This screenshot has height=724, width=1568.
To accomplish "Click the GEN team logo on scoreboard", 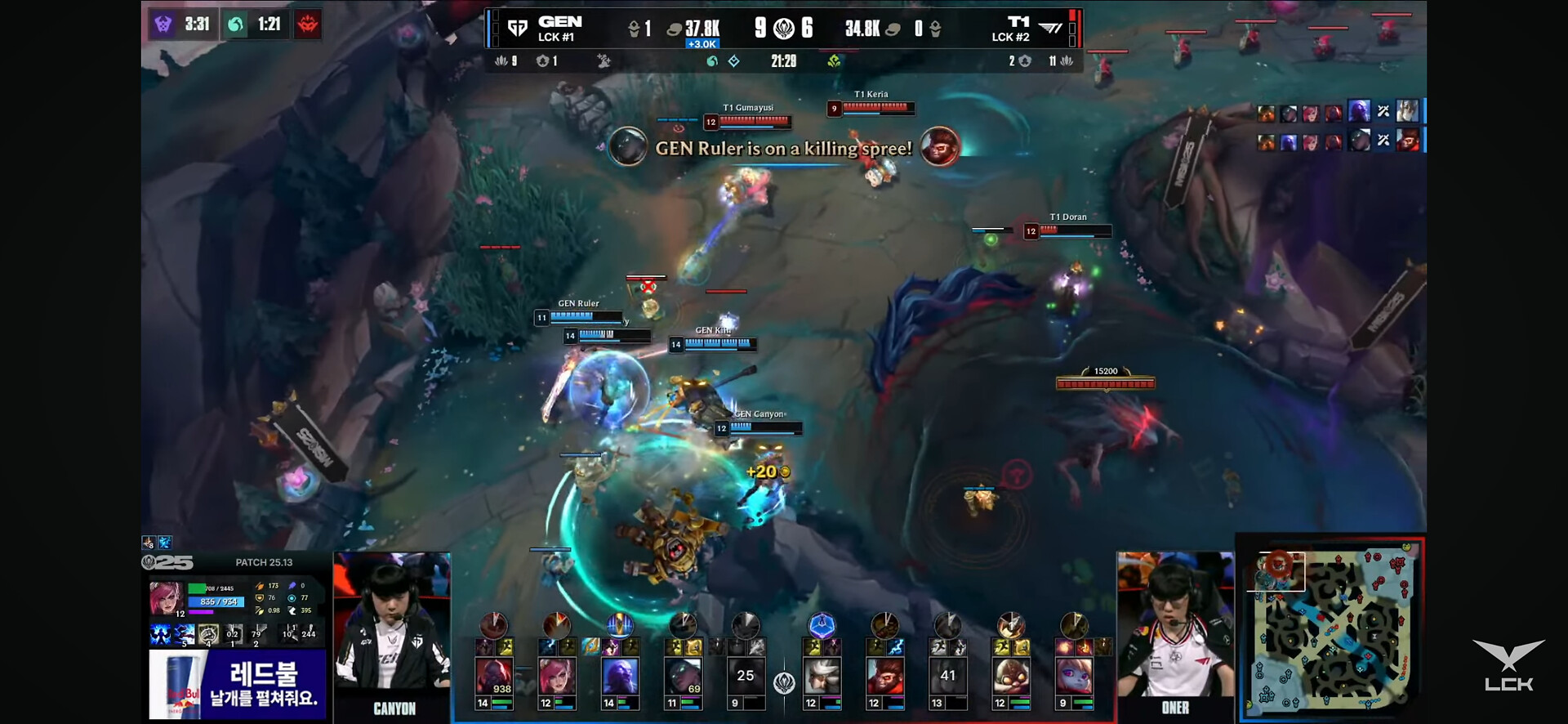I will click(x=517, y=29).
